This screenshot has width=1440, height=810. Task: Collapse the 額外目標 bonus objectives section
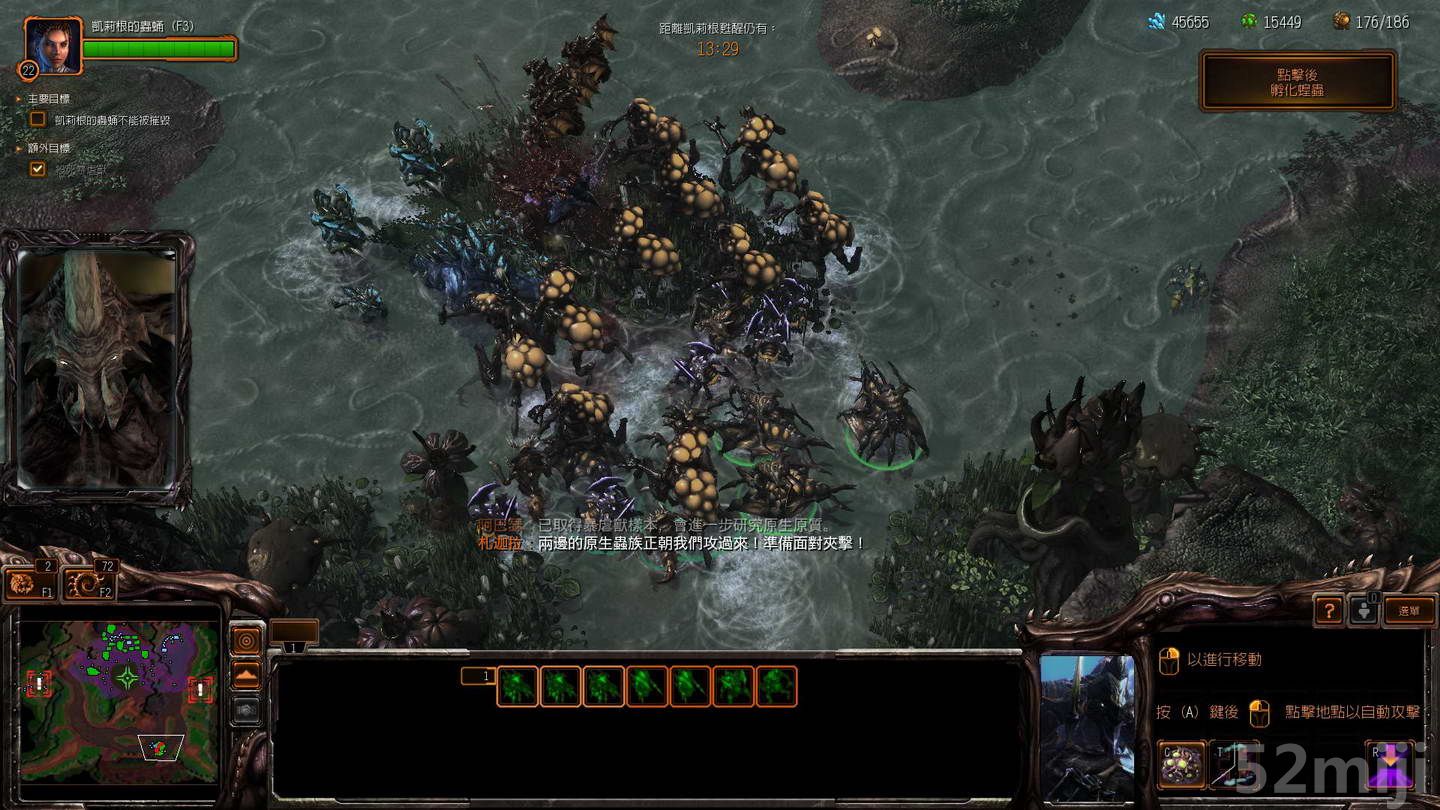(16, 147)
